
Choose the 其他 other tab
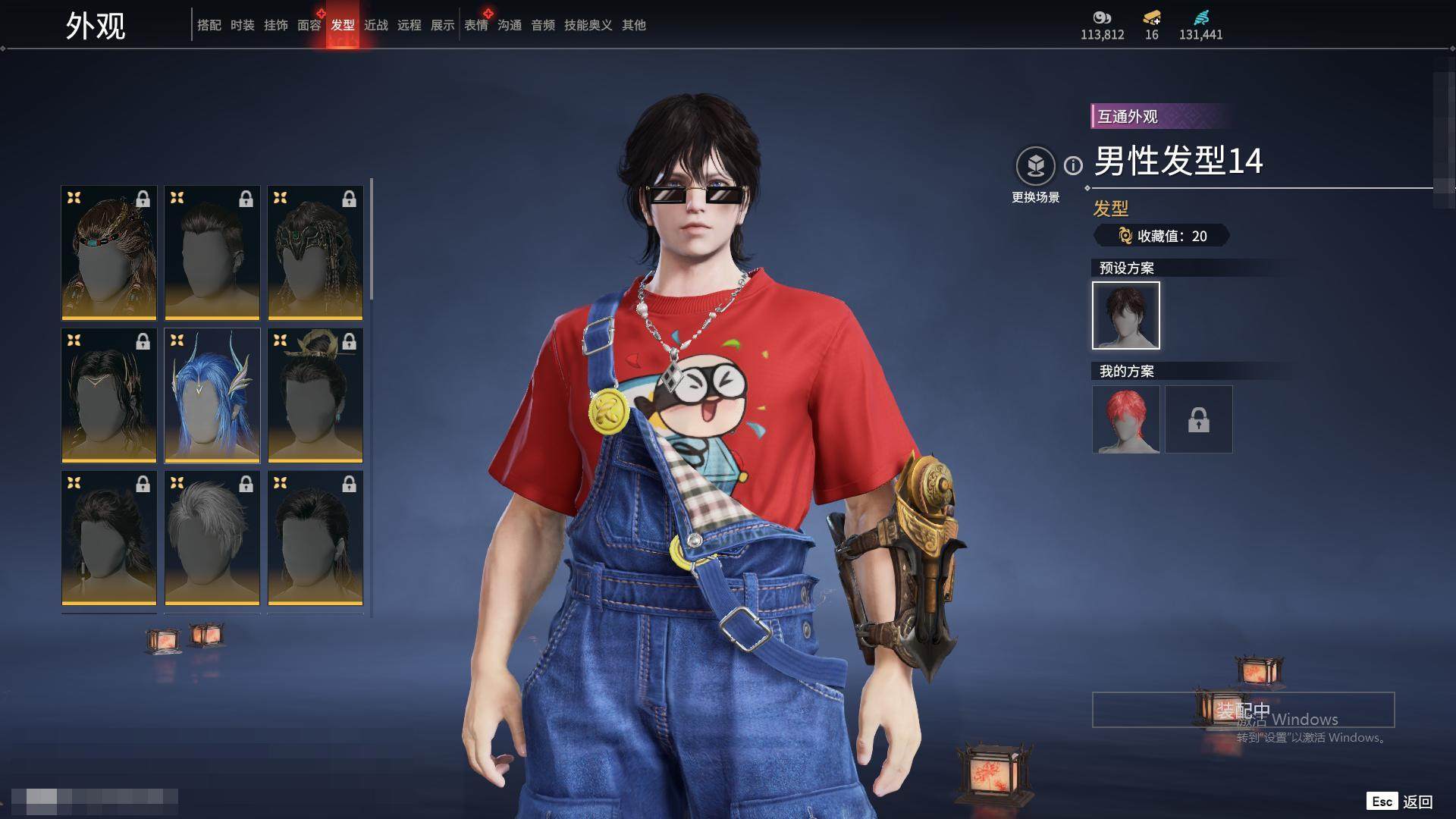coord(634,25)
